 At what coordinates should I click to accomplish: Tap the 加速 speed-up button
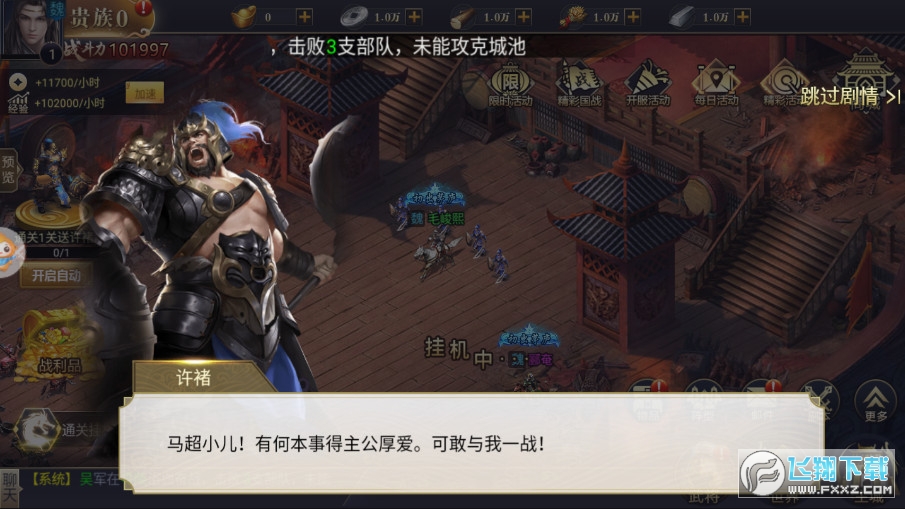[144, 93]
